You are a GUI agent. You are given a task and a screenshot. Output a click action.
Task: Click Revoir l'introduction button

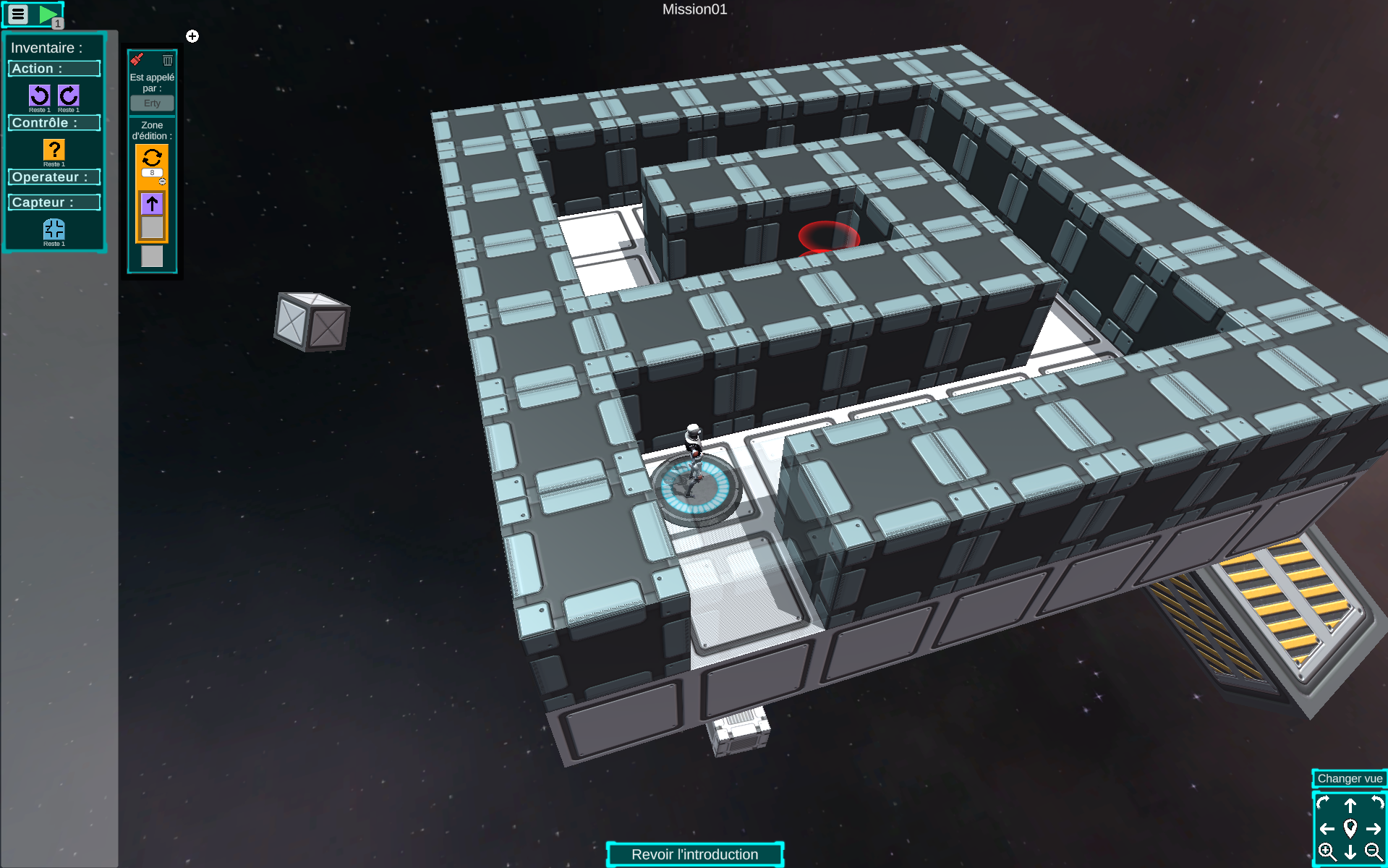click(694, 854)
